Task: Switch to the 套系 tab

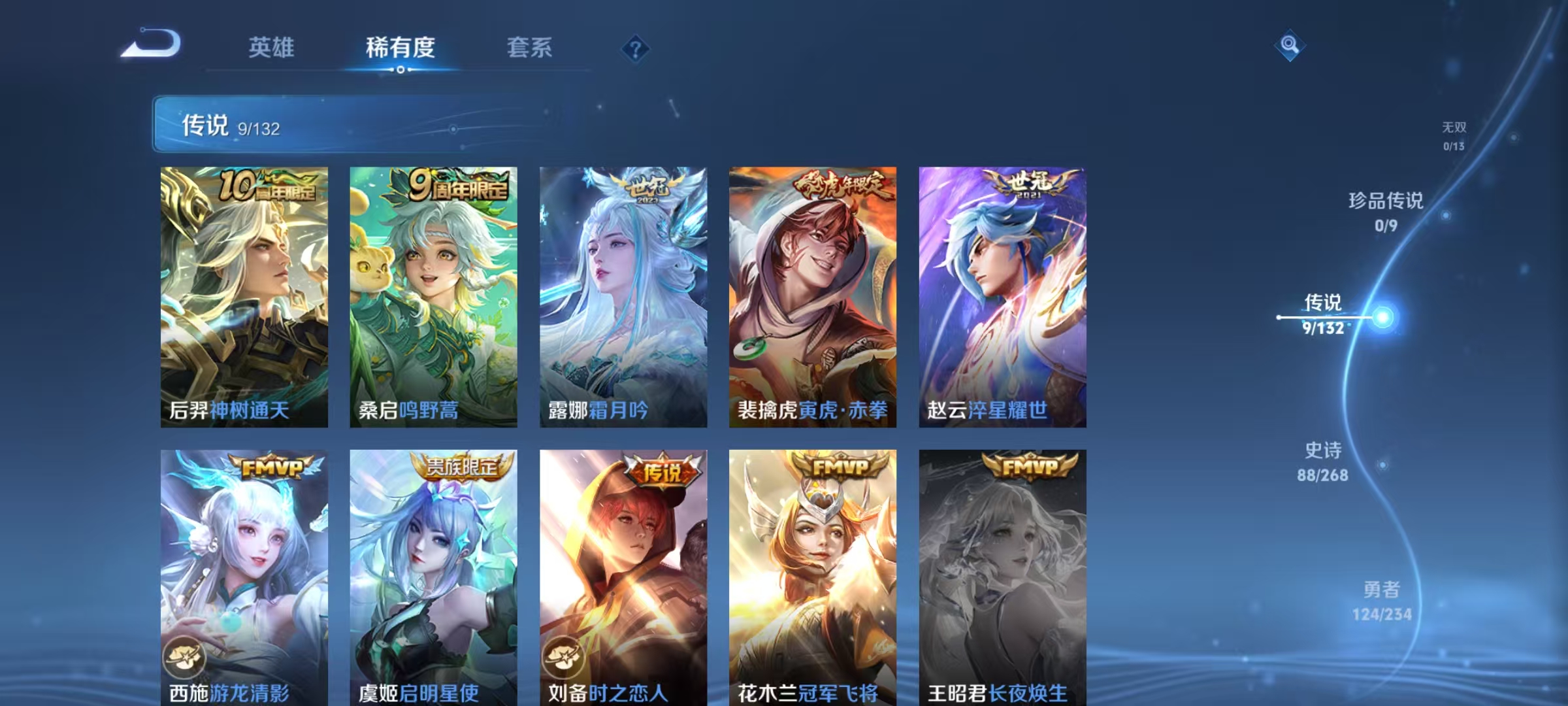Action: 530,47
